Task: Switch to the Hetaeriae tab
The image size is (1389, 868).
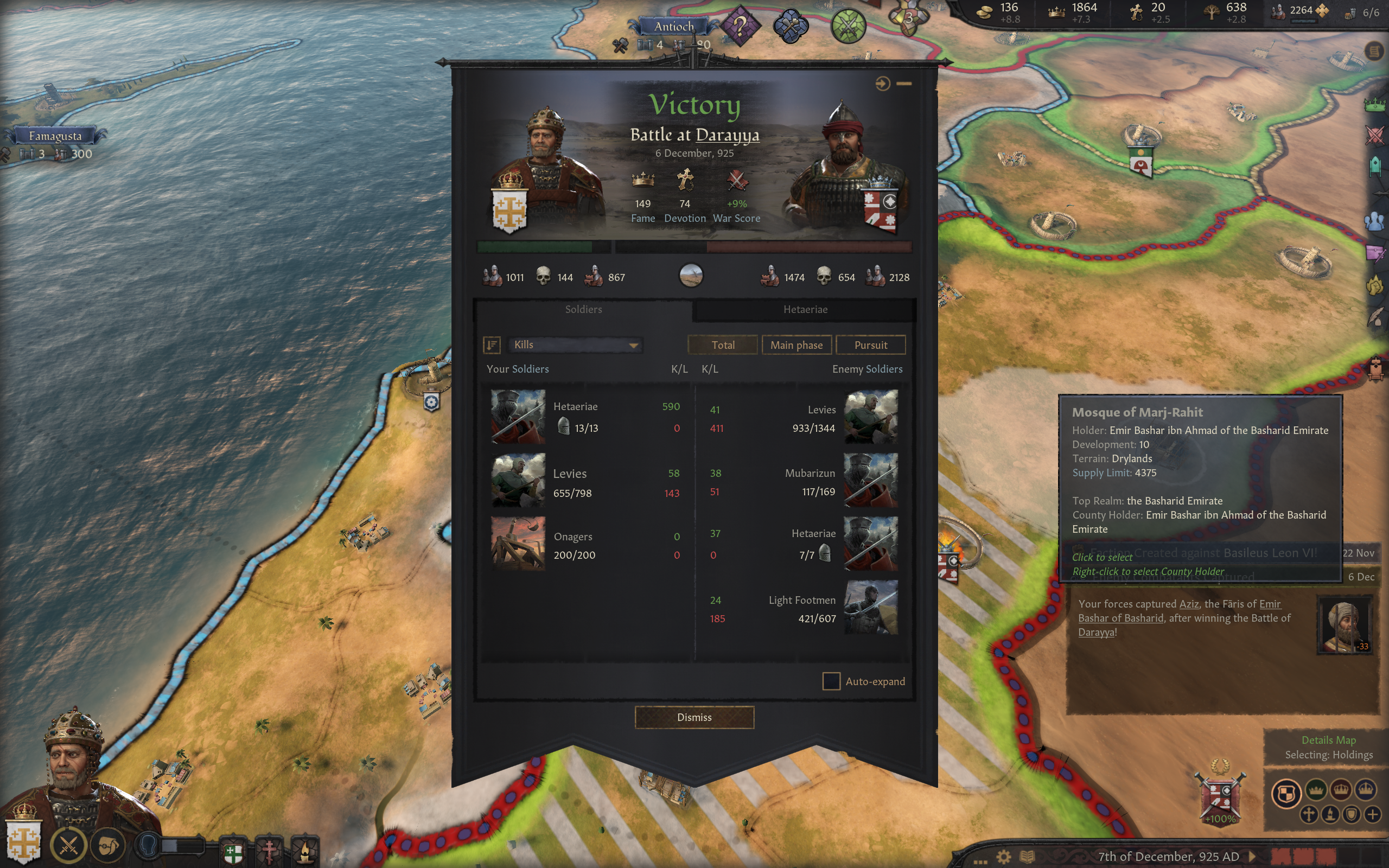Action: (805, 309)
